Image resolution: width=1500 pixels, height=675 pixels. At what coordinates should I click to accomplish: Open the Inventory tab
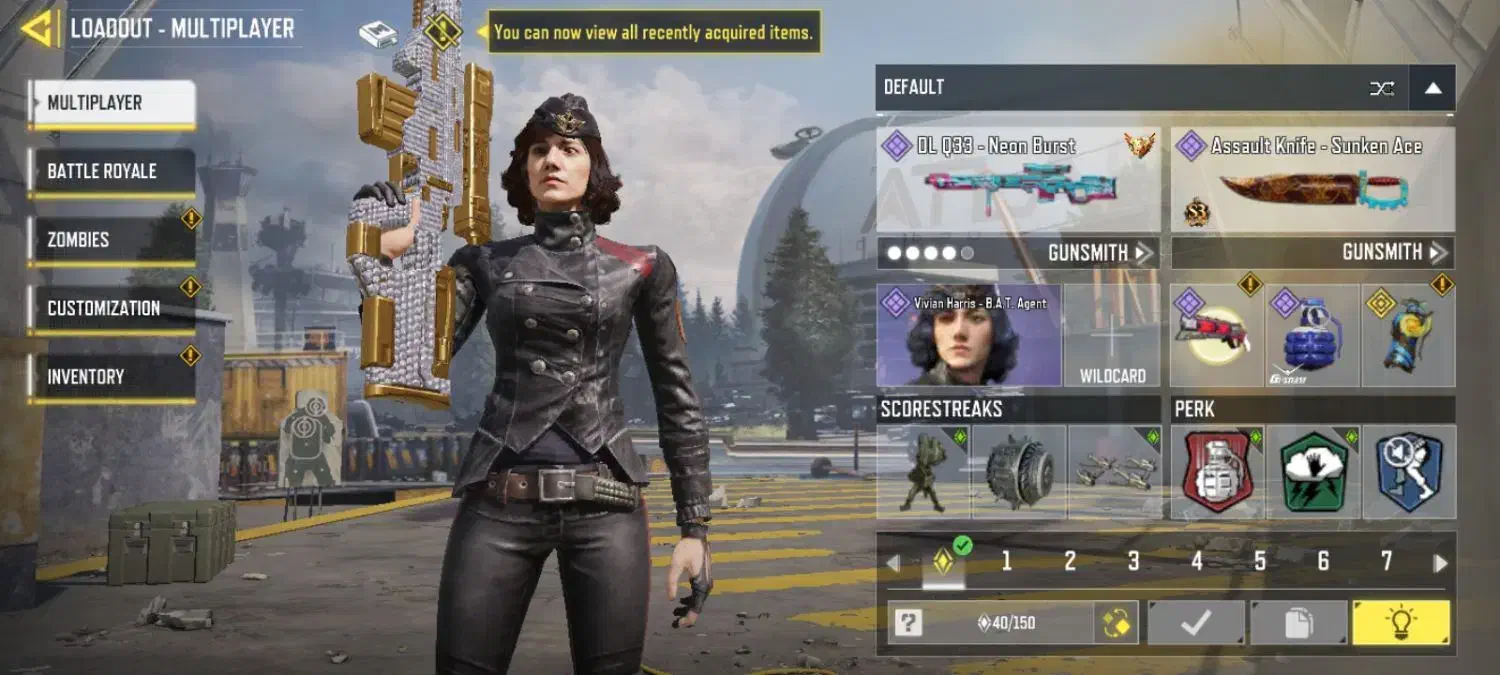[x=111, y=377]
